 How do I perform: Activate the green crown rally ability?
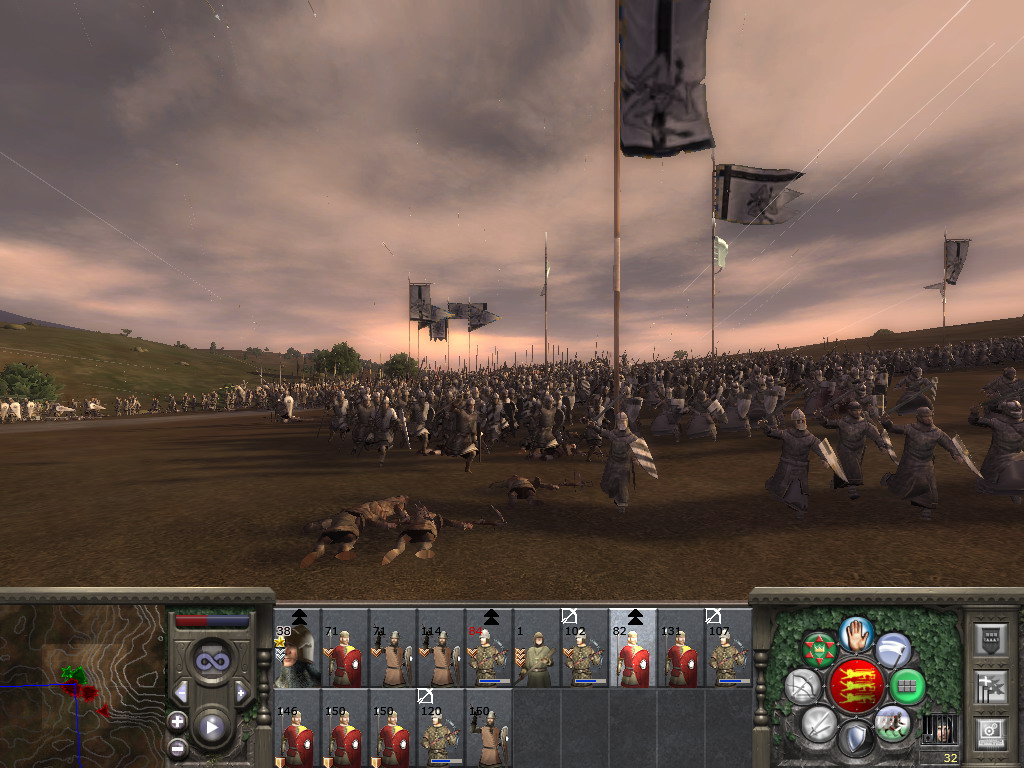(819, 650)
